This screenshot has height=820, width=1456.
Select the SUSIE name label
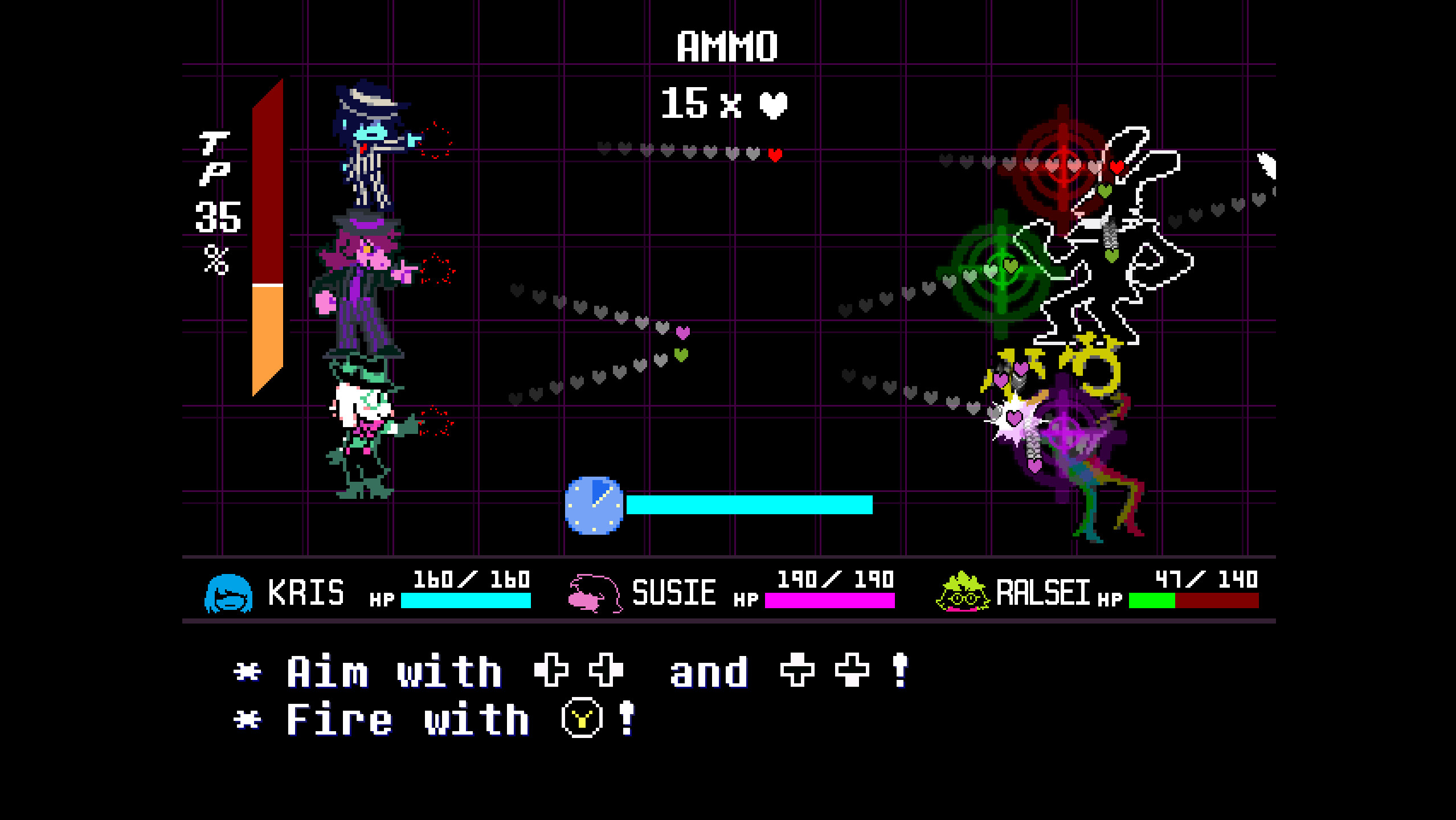[x=674, y=592]
